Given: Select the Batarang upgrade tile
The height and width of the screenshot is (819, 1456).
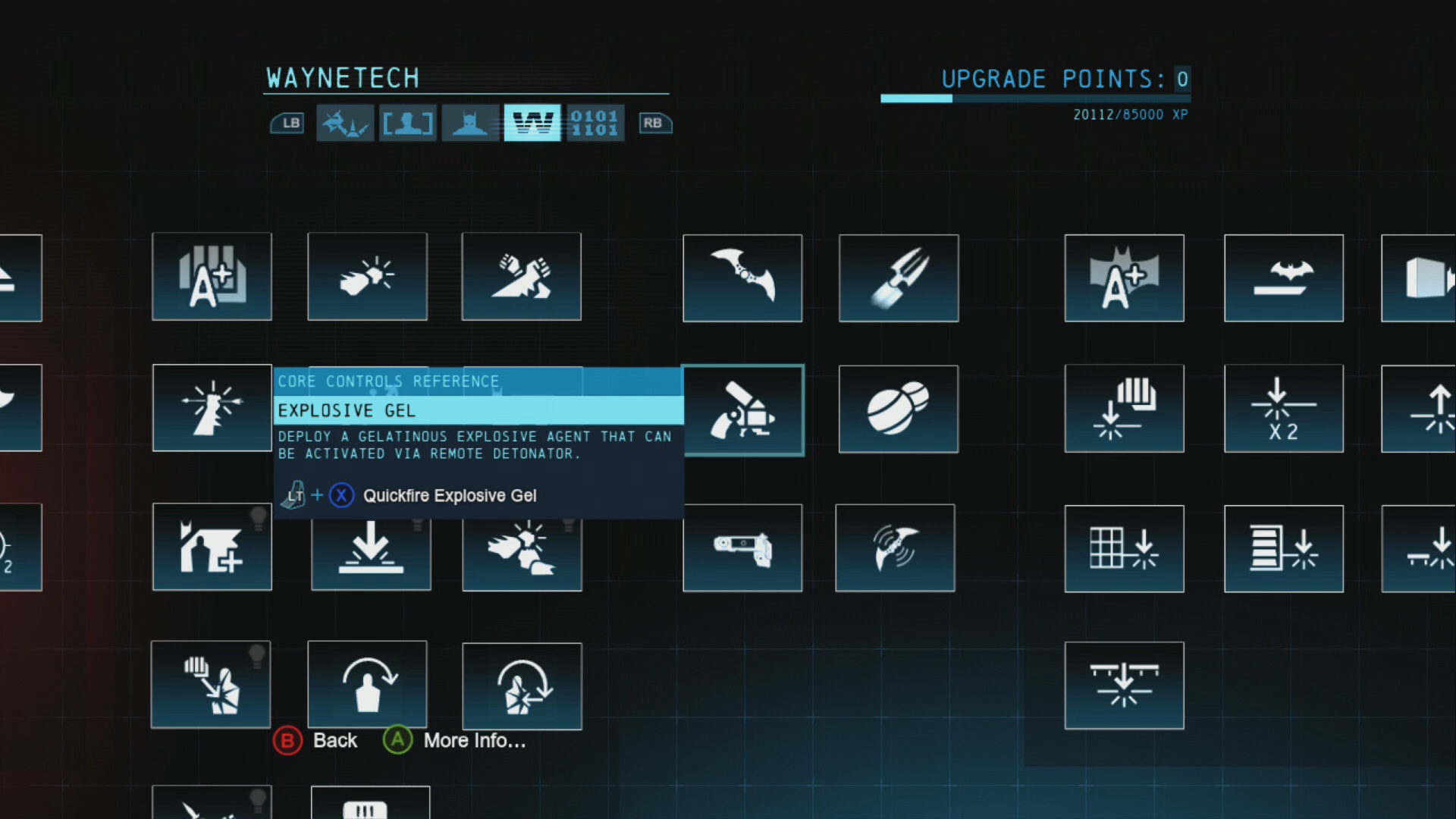Looking at the screenshot, I should point(742,278).
